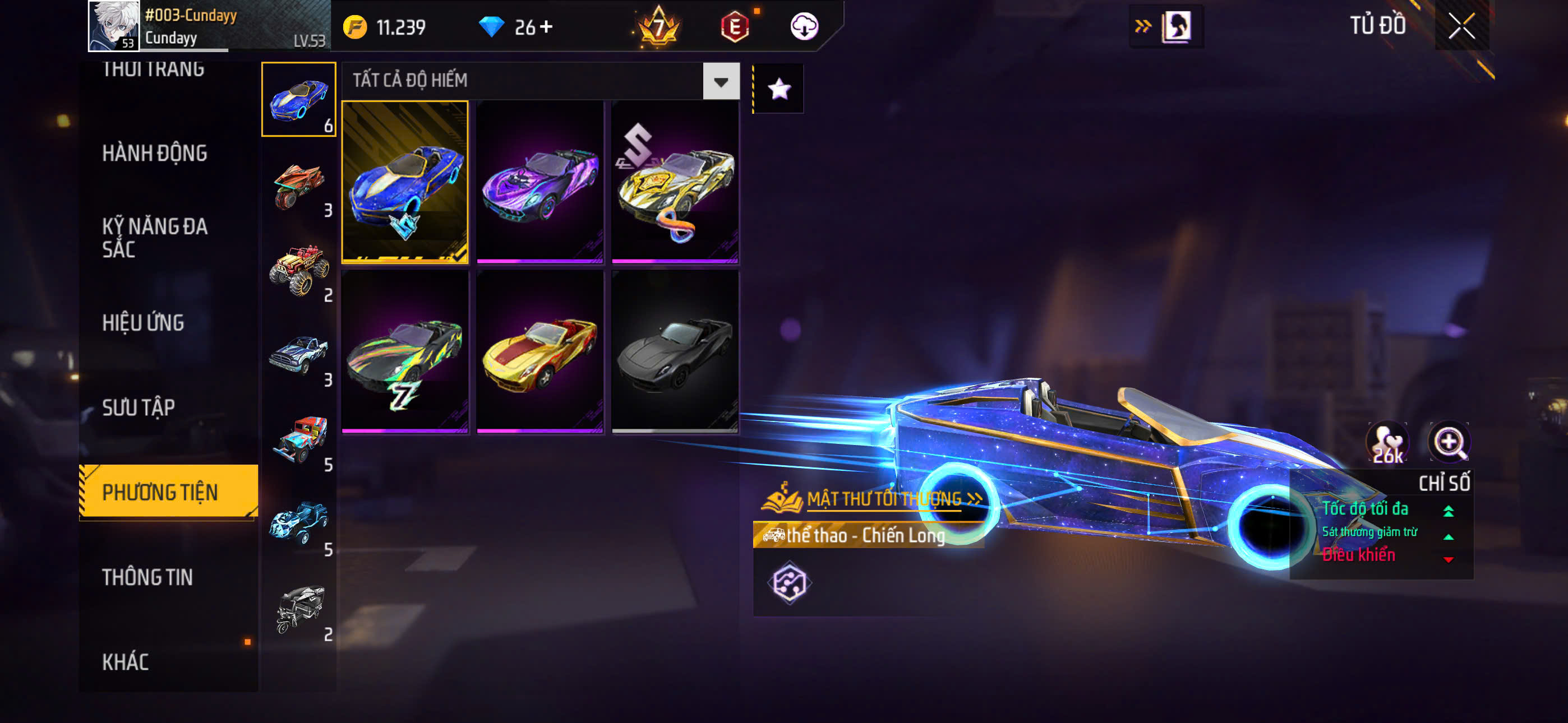This screenshot has height=723, width=1568.
Task: Close the wardrobe screen
Action: tap(1461, 26)
